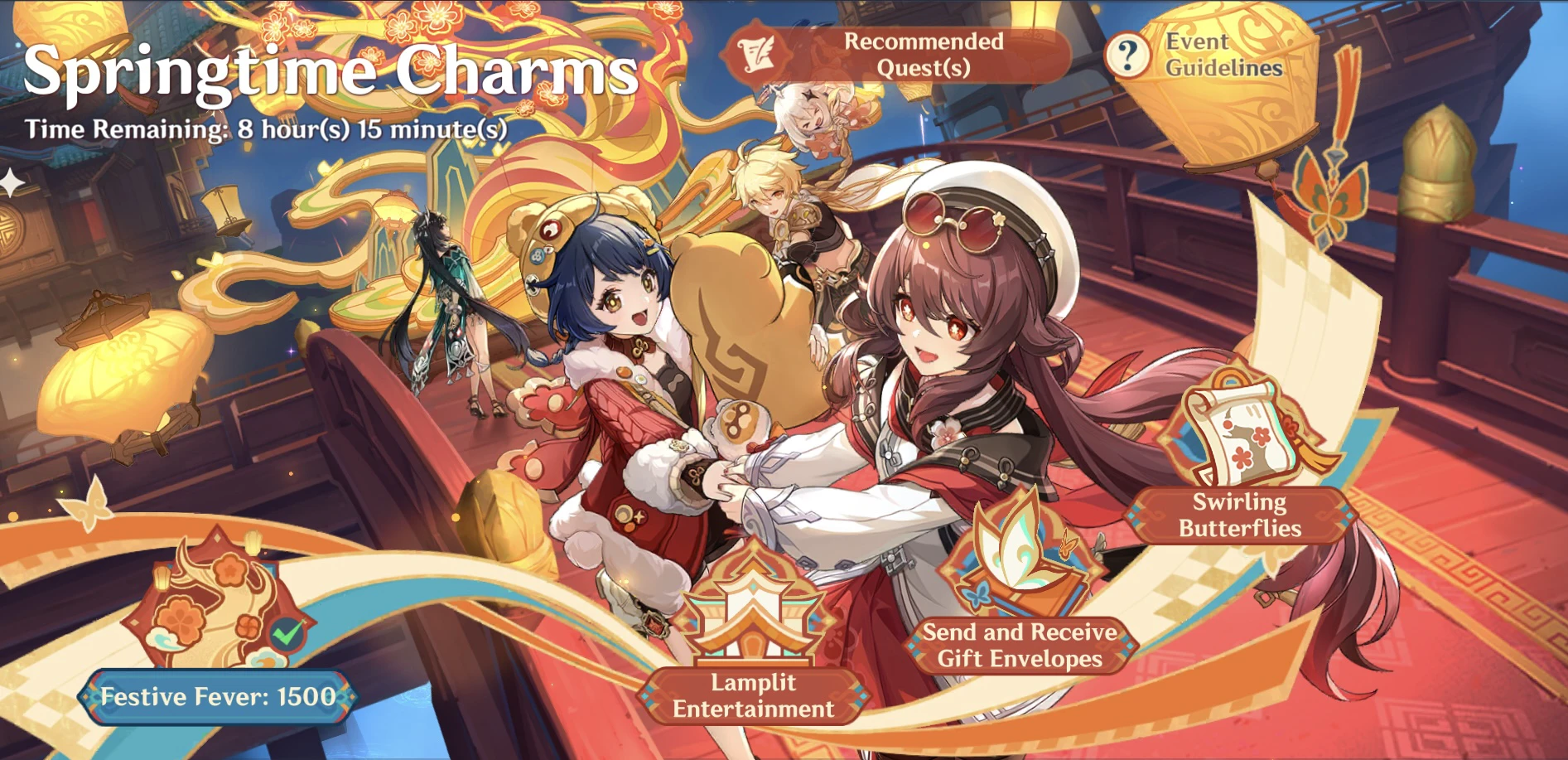Click the Festive Fever: 1500 progress badge
Image resolution: width=1568 pixels, height=760 pixels.
tap(217, 697)
